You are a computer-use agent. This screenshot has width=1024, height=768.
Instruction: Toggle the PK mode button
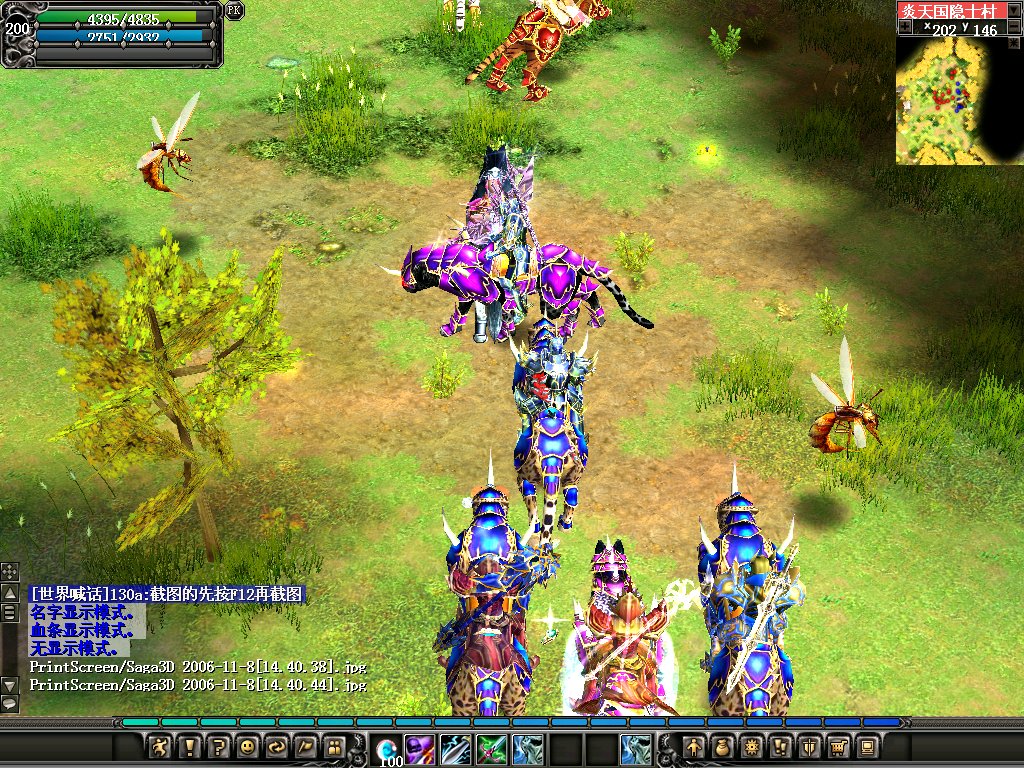coord(234,10)
